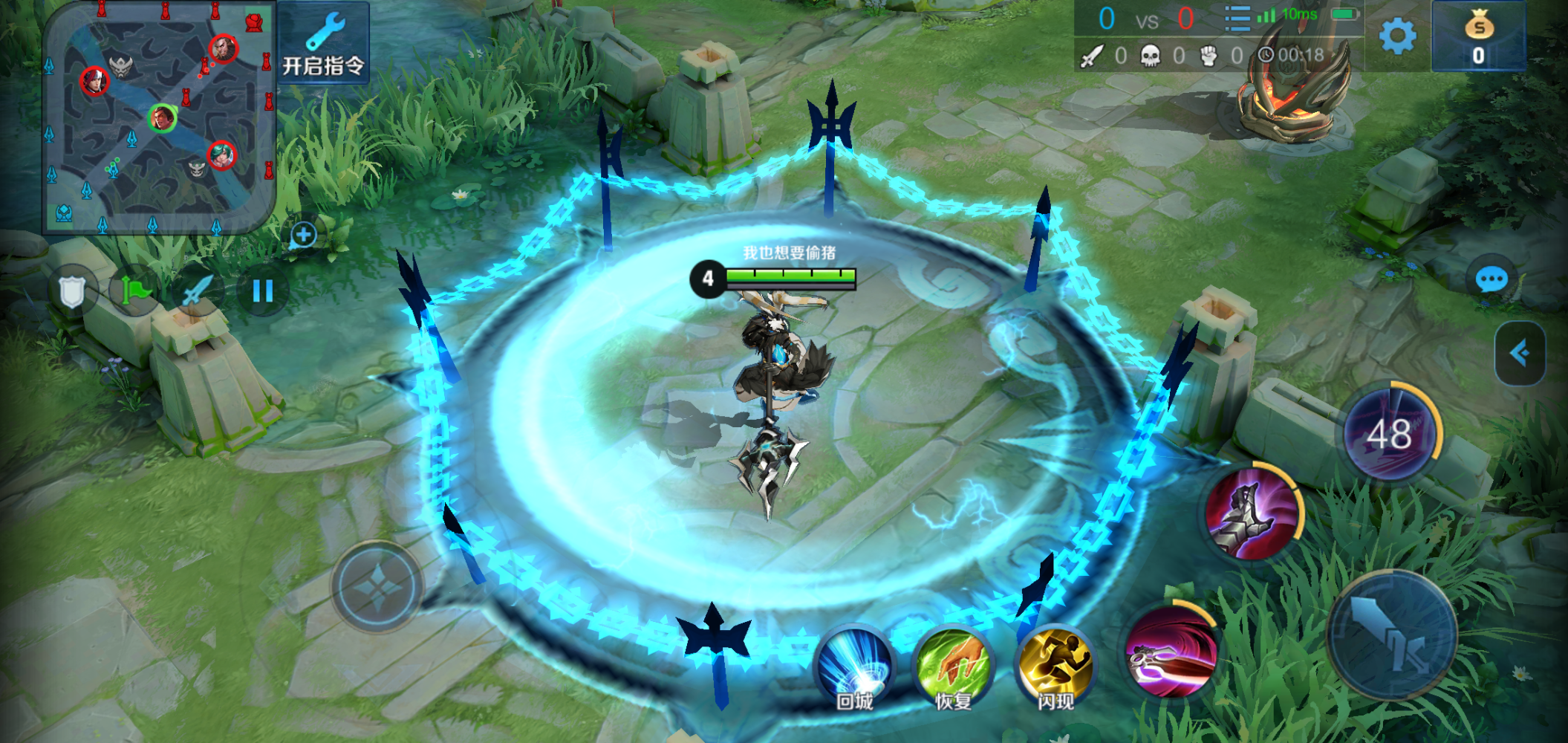The image size is (1568, 743).
Task: Trigger the ultimate skill showing 48 cooldown
Action: click(1390, 434)
